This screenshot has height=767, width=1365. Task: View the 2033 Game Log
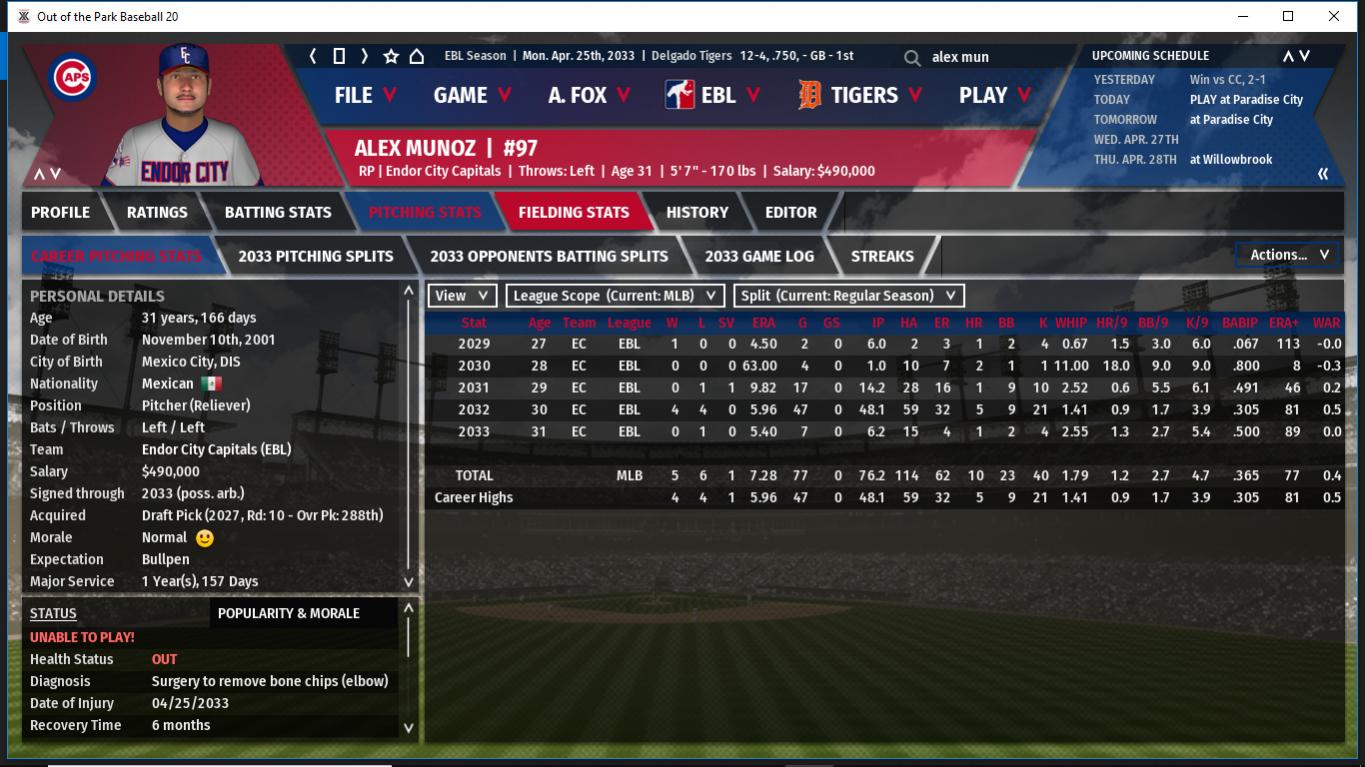(x=759, y=256)
